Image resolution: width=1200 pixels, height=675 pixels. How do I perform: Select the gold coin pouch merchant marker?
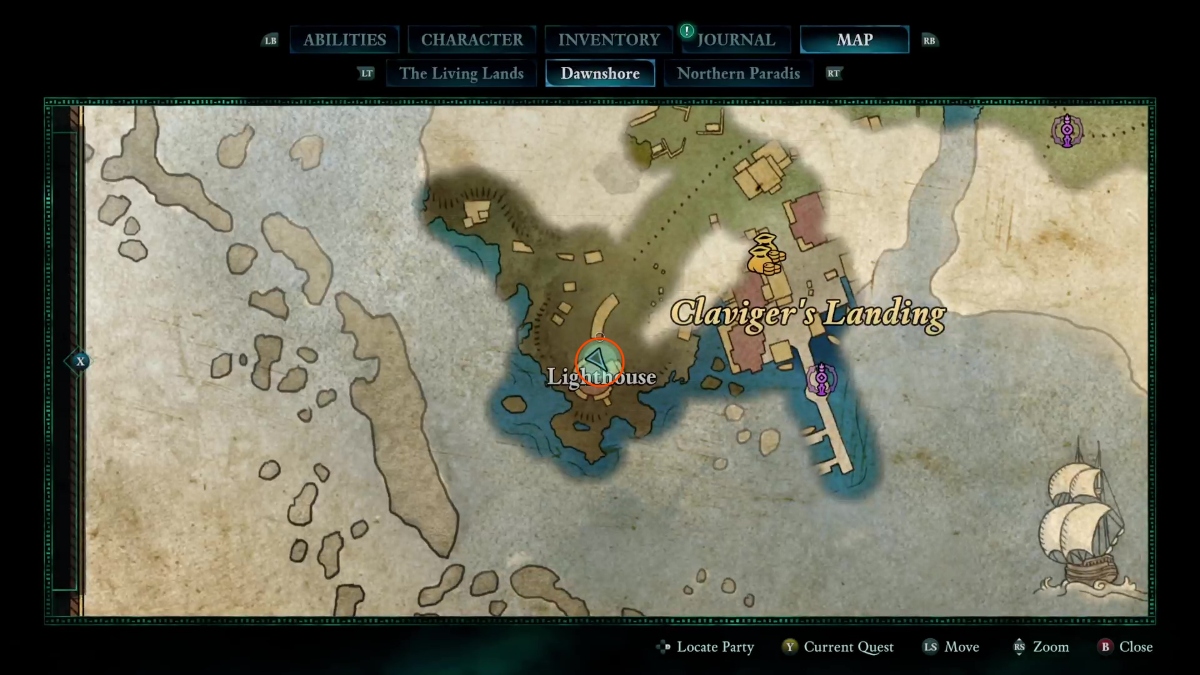tap(766, 253)
